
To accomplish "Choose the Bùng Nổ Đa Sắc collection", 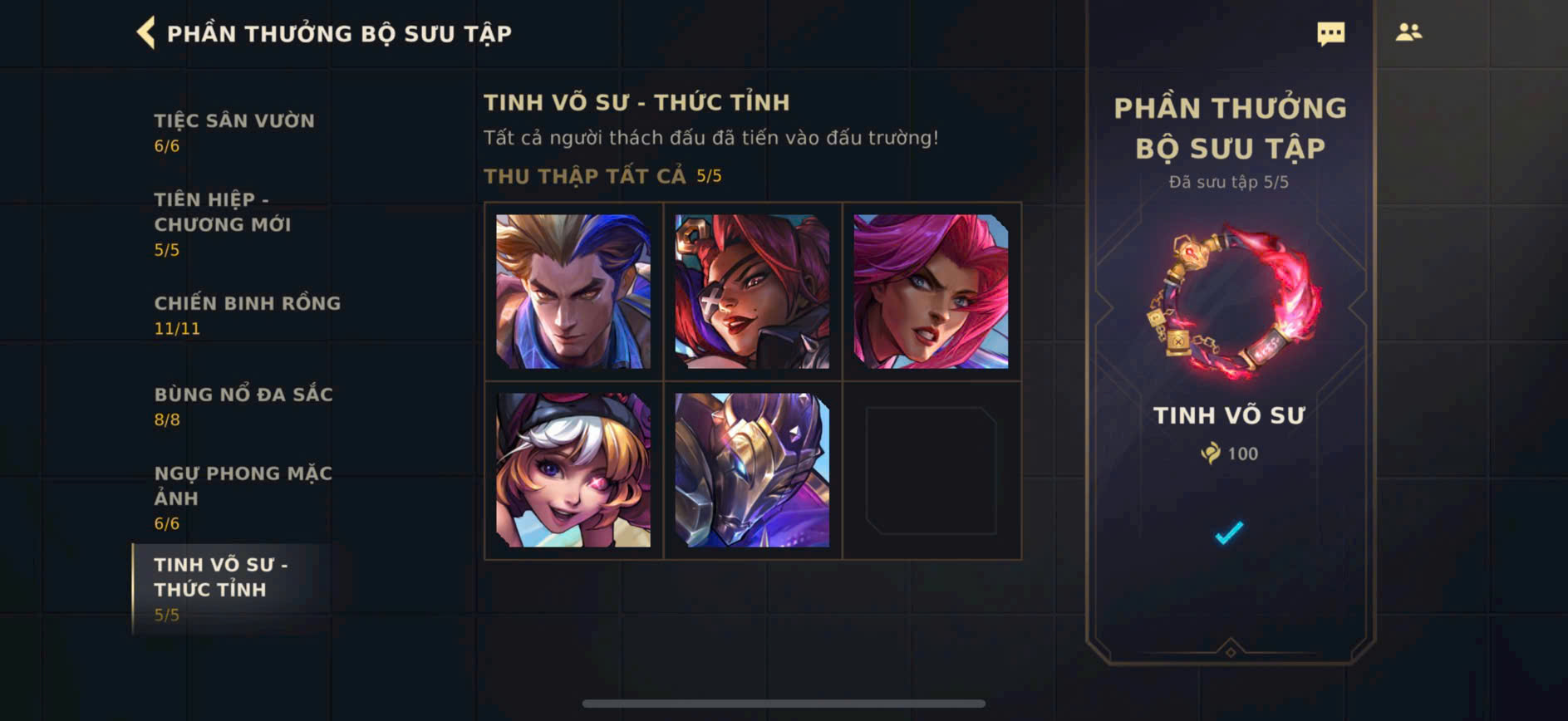I will (243, 406).
